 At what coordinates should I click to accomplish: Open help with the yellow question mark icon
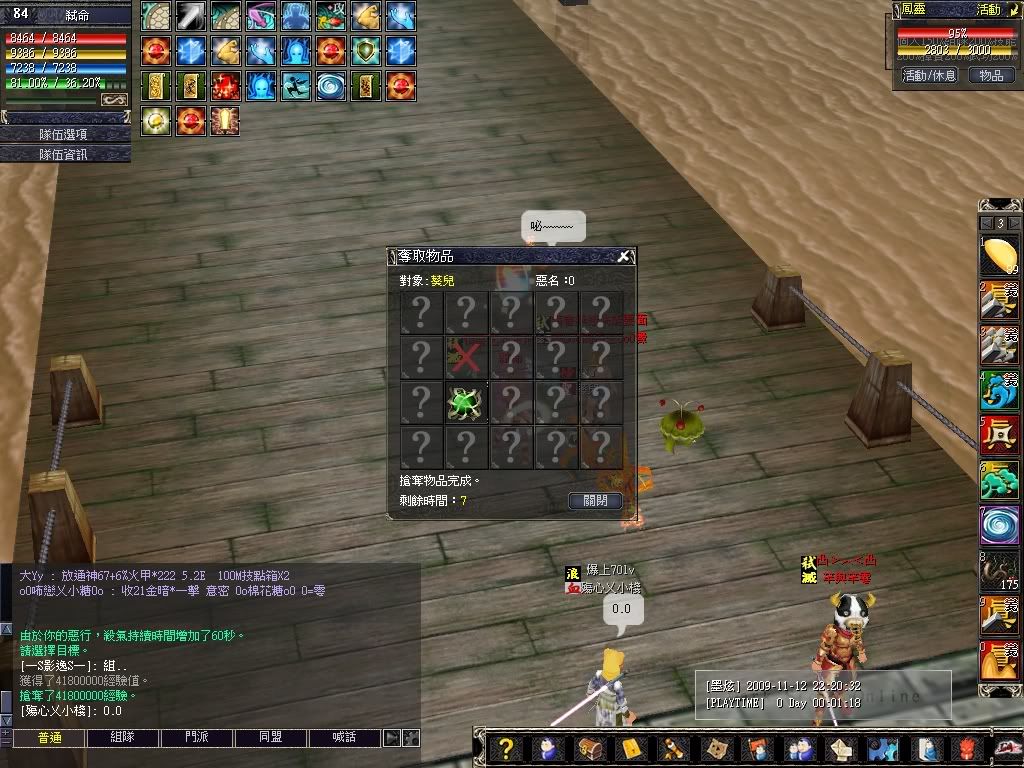(x=507, y=749)
